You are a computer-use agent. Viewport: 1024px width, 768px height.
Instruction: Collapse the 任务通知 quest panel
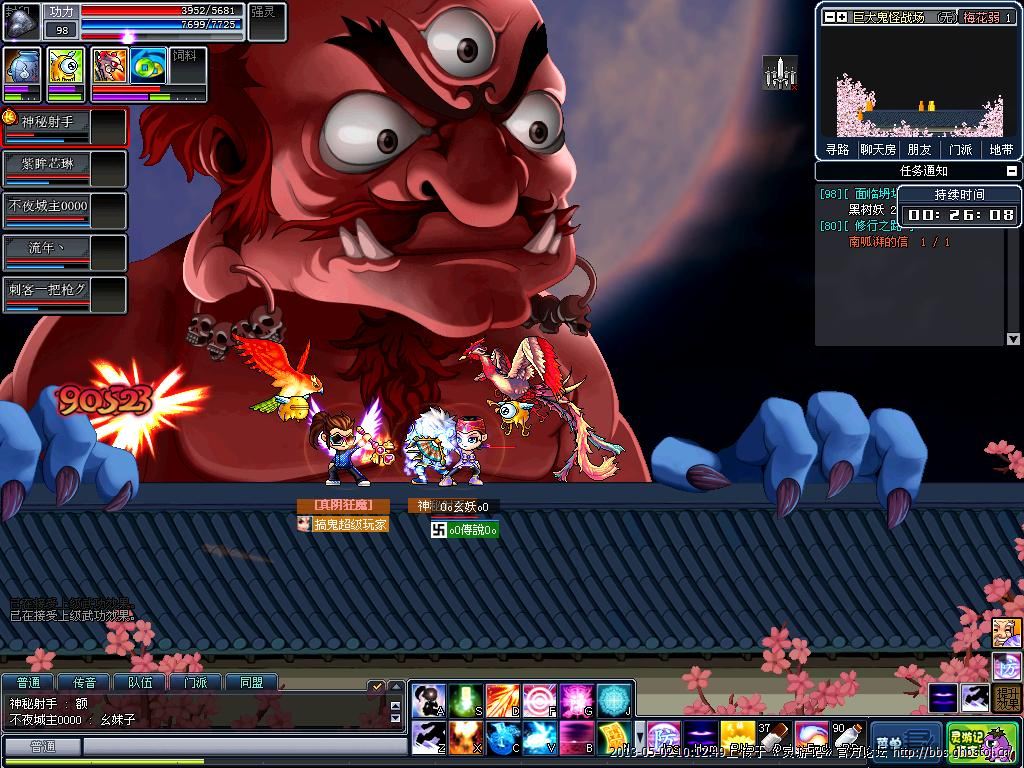click(x=1013, y=171)
